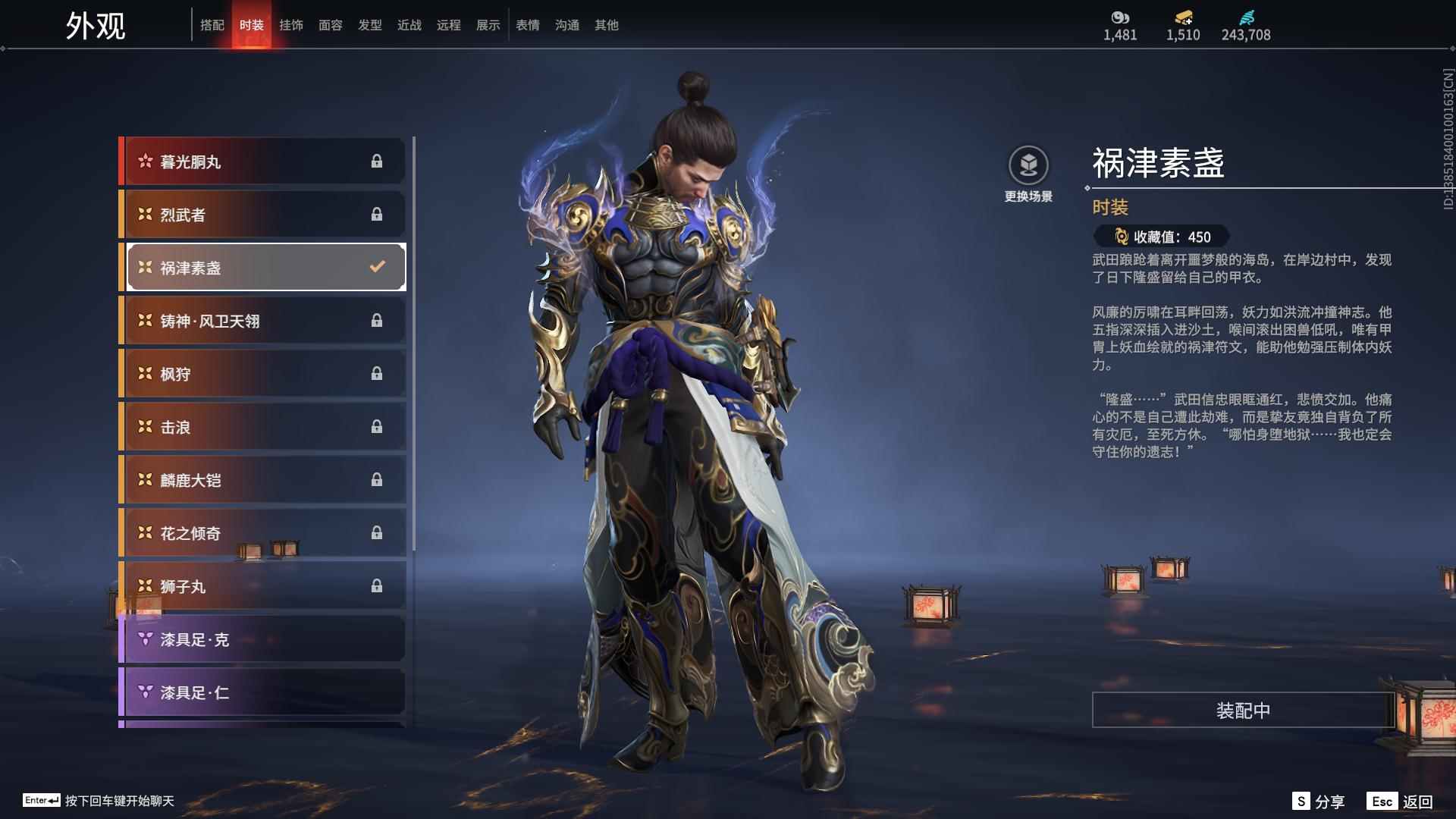Click the orange costume icon beside 枫狩
The width and height of the screenshot is (1456, 819).
[x=143, y=373]
